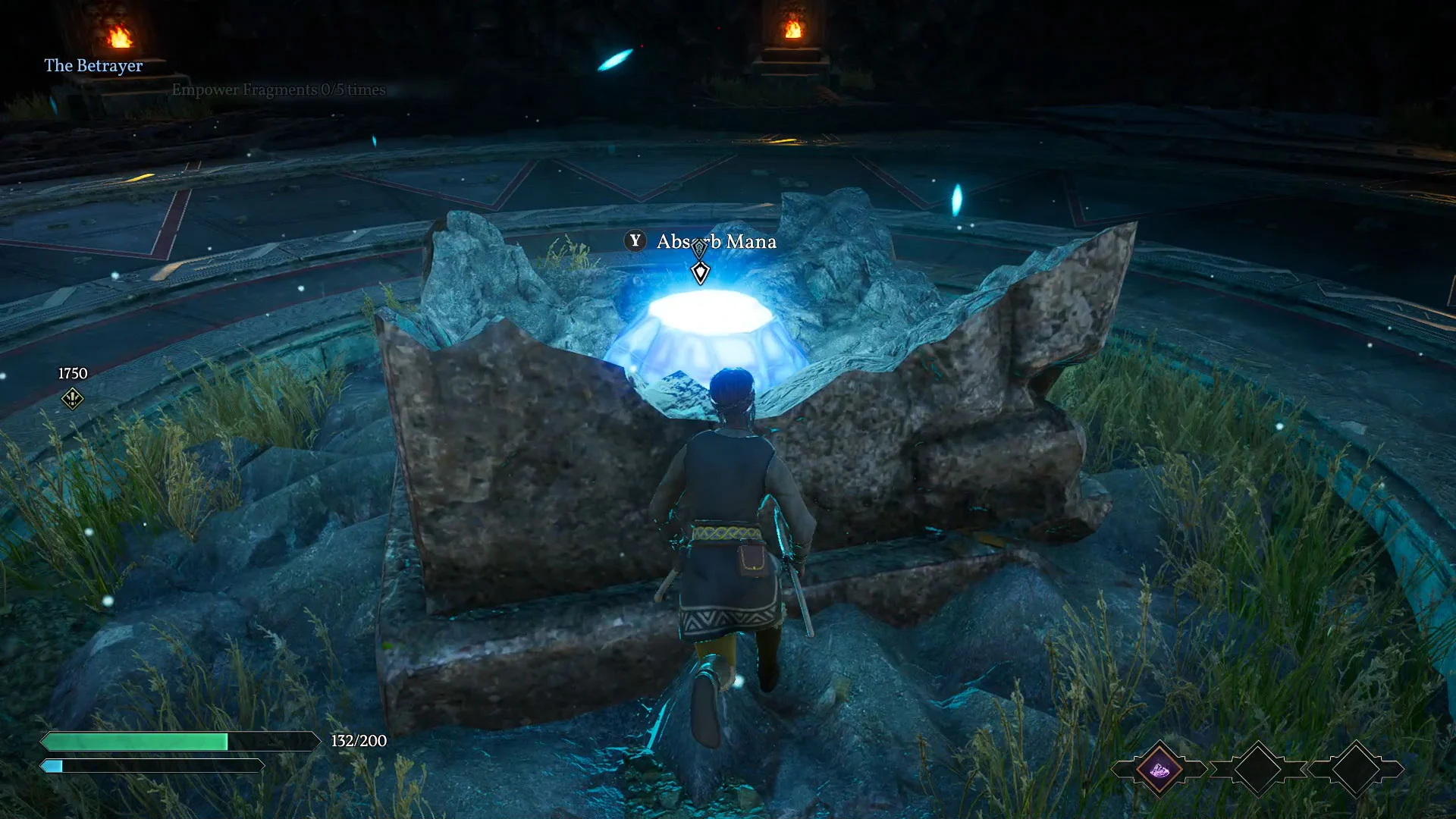Open The Betrayer quest tracker title
1456x819 pixels.
[x=93, y=66]
